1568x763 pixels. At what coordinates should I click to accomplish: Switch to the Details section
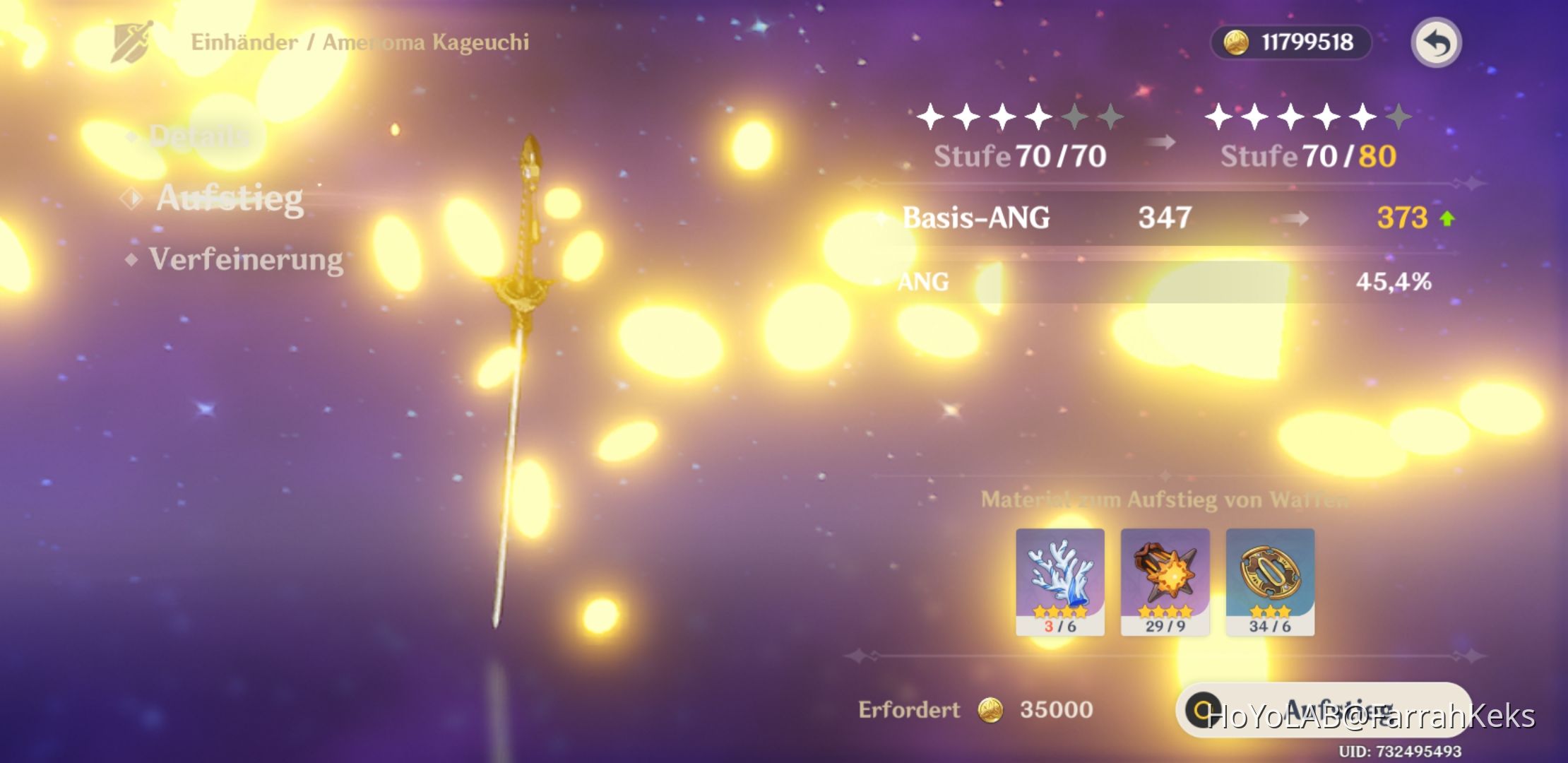[198, 138]
